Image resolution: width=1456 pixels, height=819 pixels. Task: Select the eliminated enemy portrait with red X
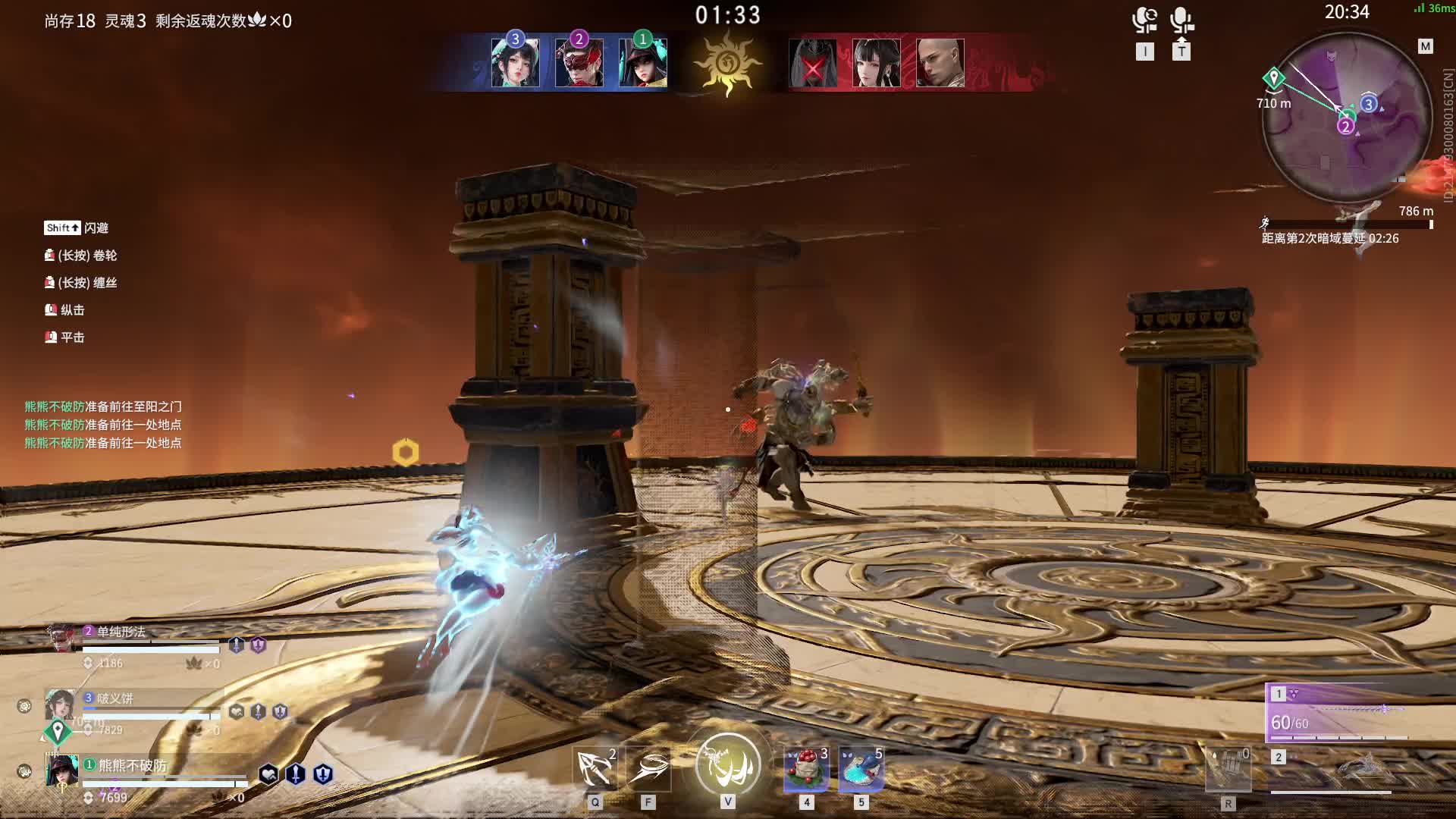coord(812,64)
